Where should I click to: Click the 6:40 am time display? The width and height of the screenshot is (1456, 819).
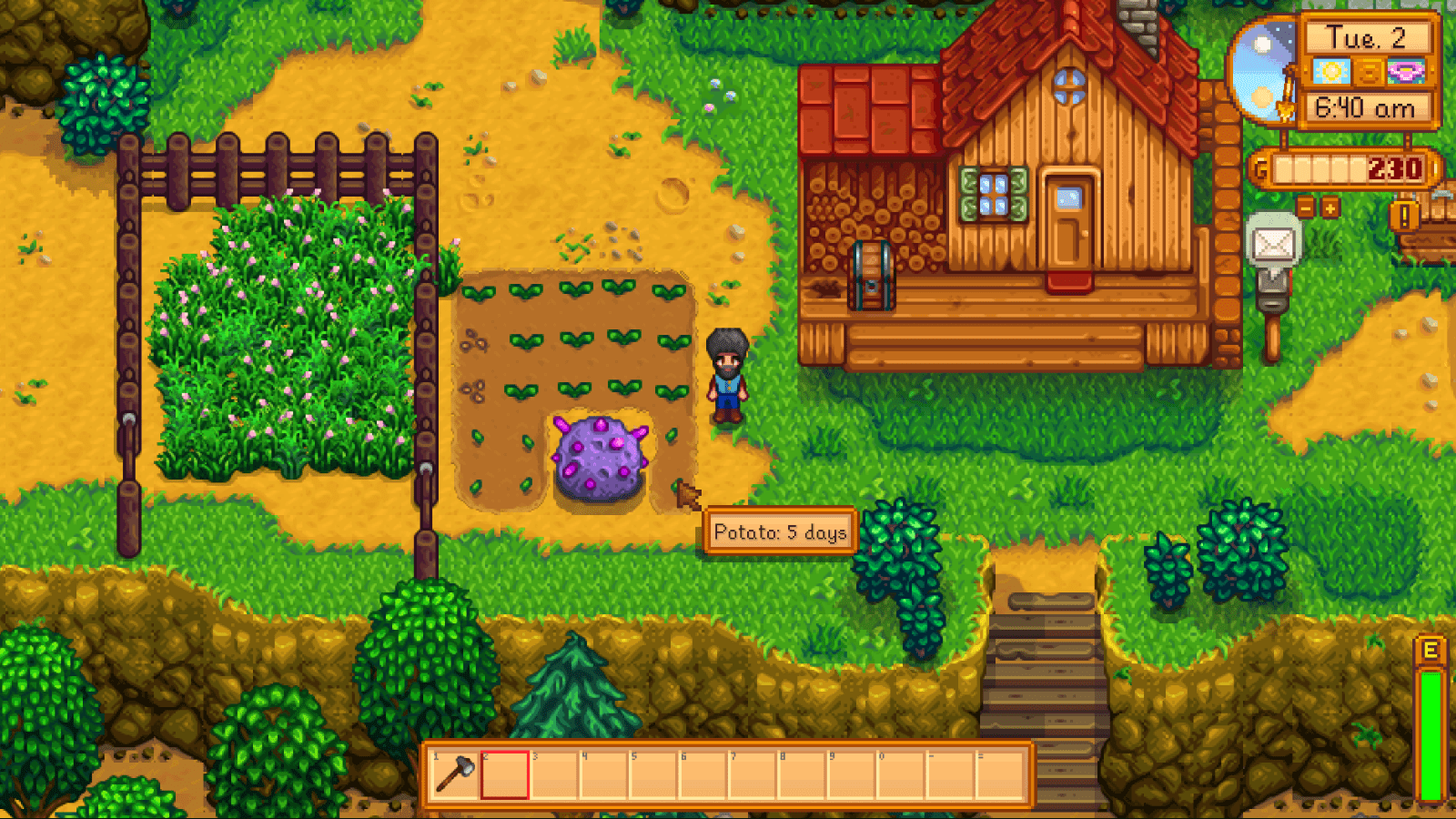click(1365, 108)
